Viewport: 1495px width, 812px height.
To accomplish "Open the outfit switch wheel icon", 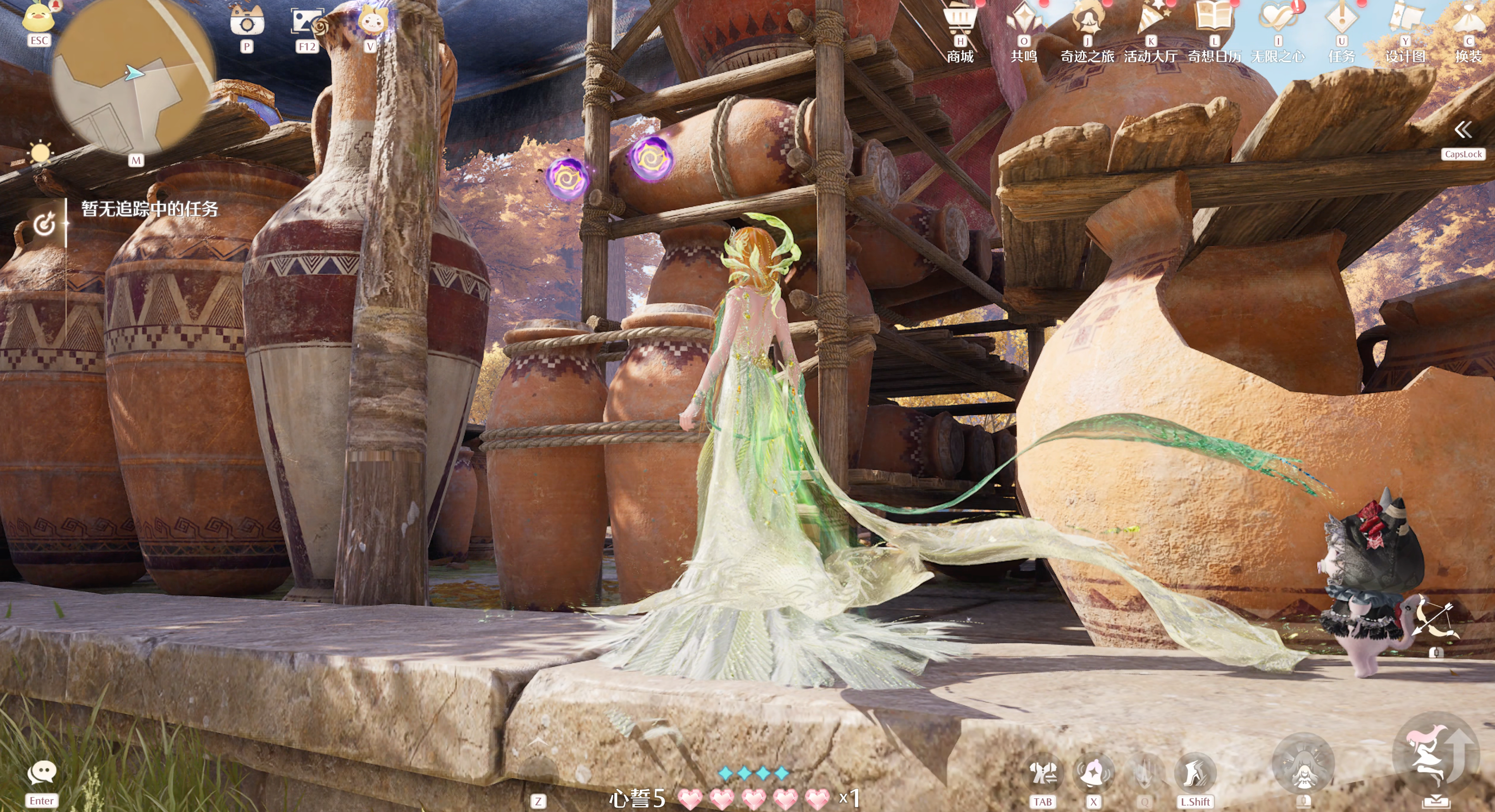I will (1043, 772).
